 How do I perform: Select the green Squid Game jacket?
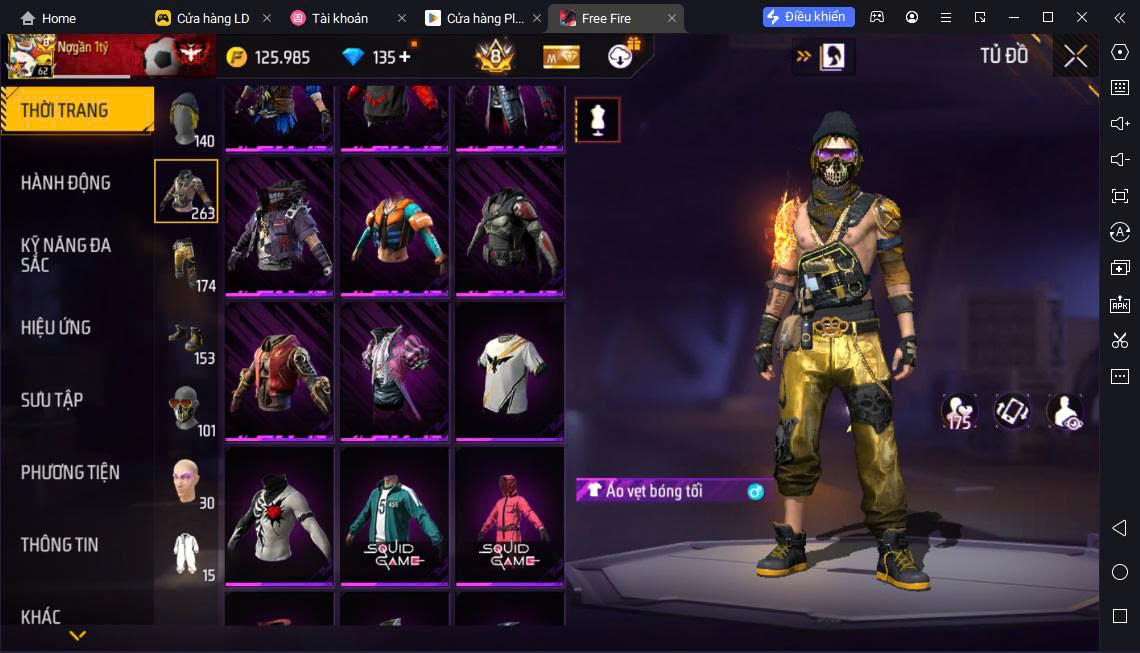click(394, 514)
